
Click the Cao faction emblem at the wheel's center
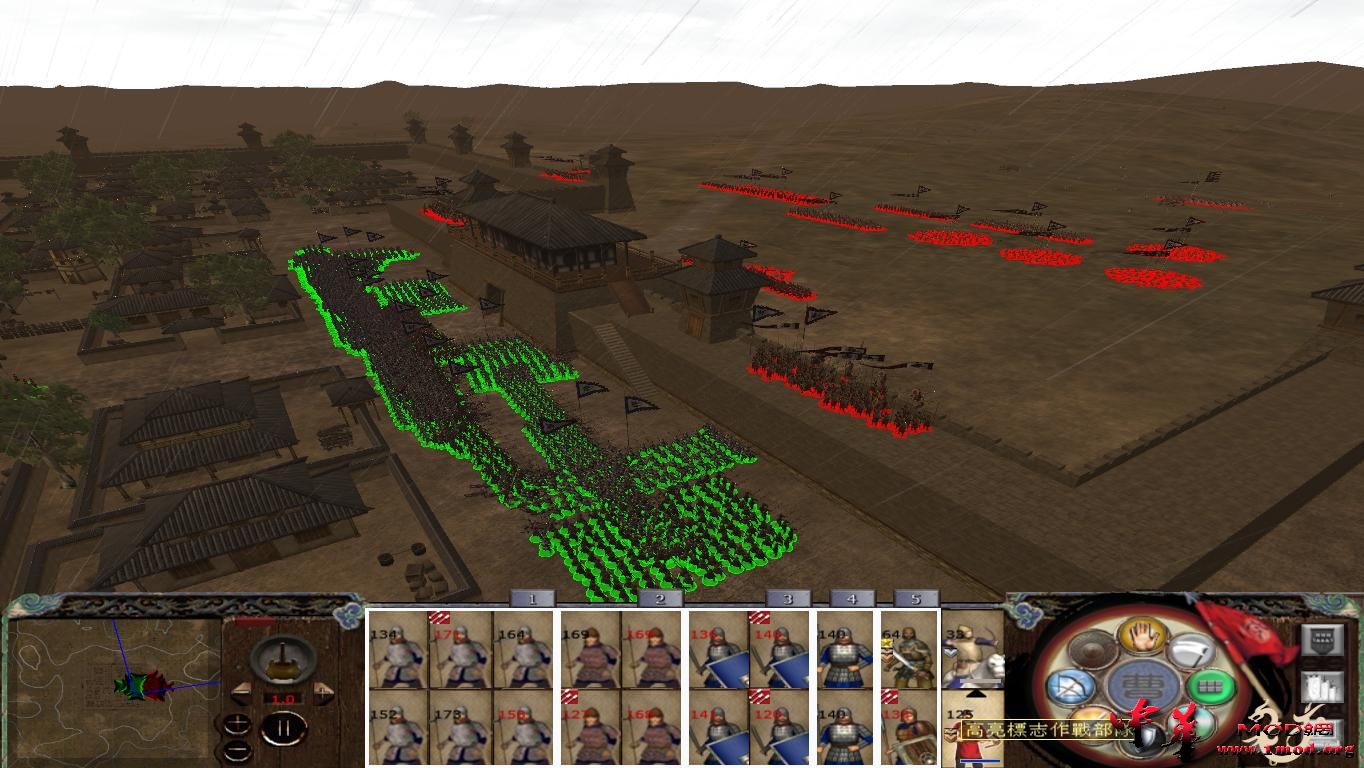click(1144, 686)
